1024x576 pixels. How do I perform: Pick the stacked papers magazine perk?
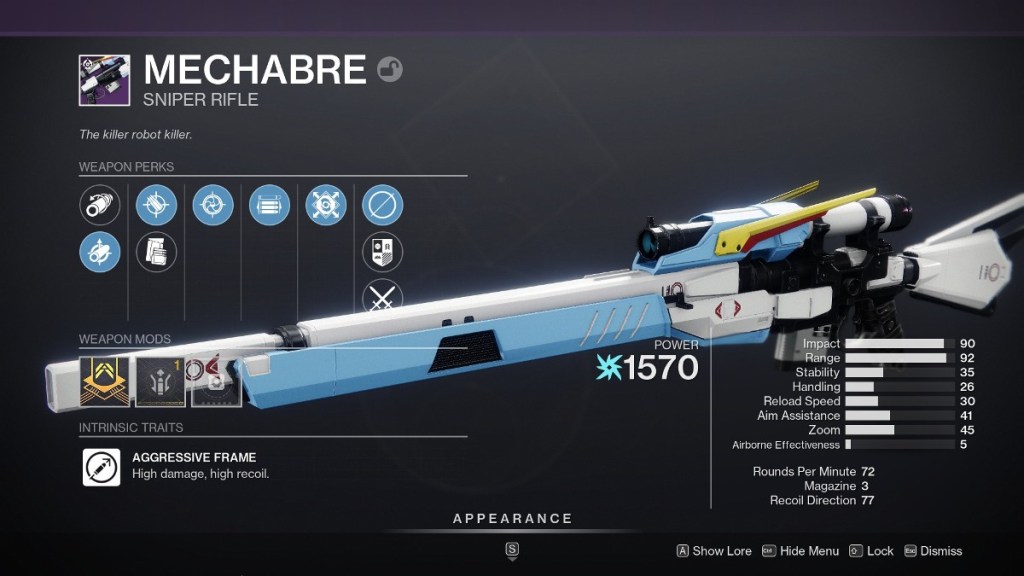click(156, 252)
